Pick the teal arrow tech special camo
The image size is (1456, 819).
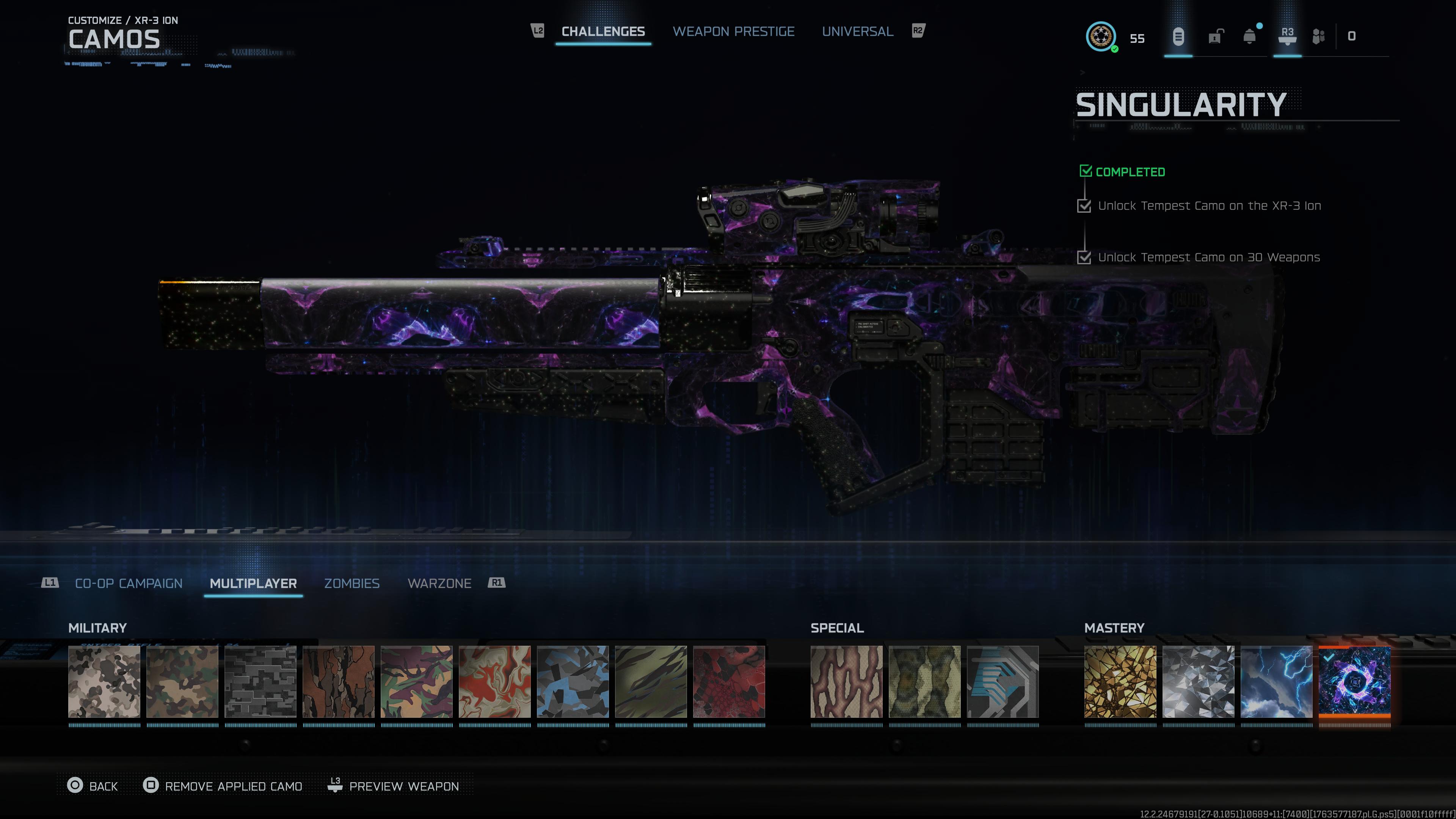pyautogui.click(x=1003, y=682)
